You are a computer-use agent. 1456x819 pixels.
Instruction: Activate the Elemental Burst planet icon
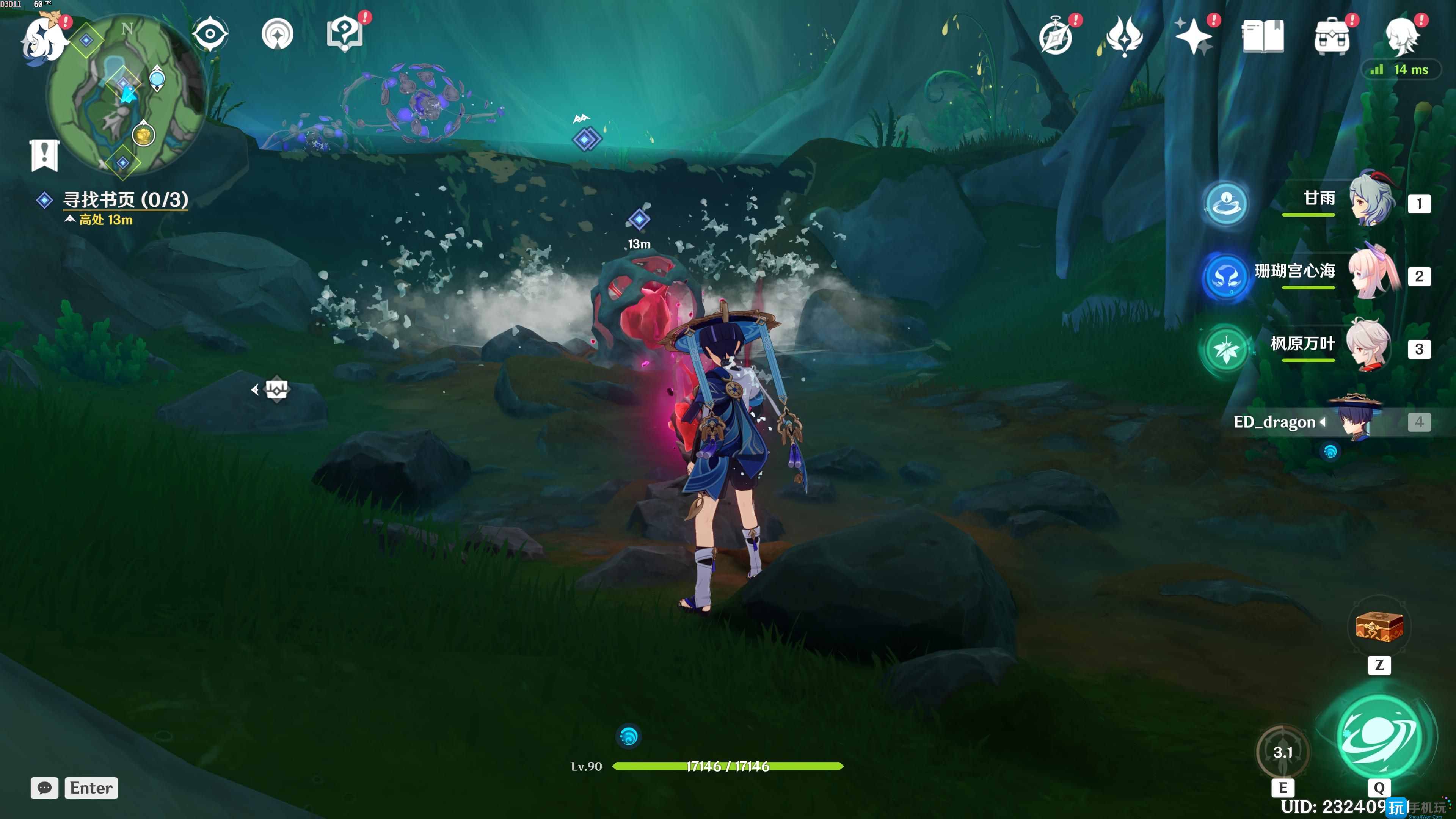[x=1379, y=736]
